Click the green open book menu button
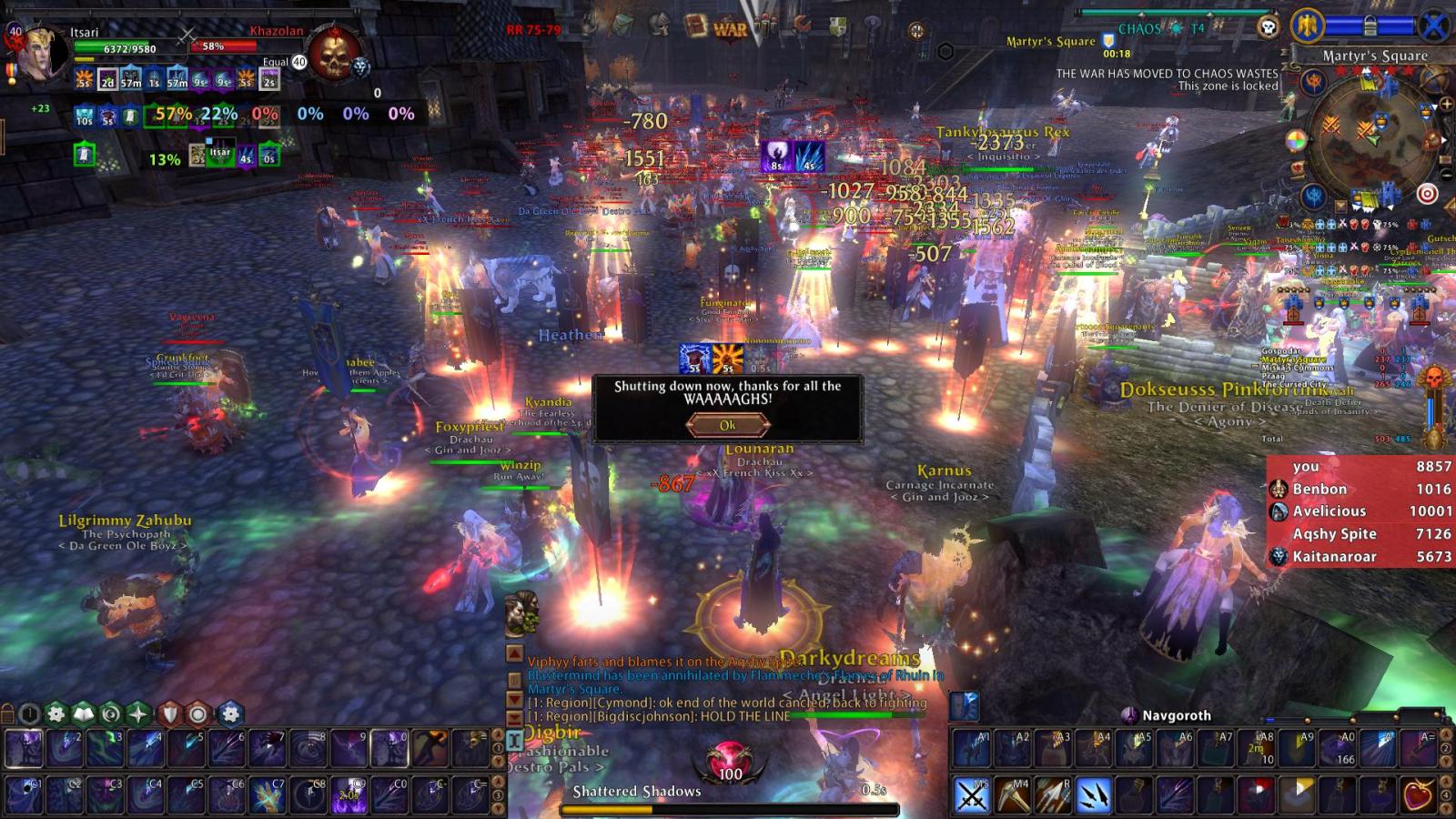Screen dimensions: 1456x819 pos(84,714)
